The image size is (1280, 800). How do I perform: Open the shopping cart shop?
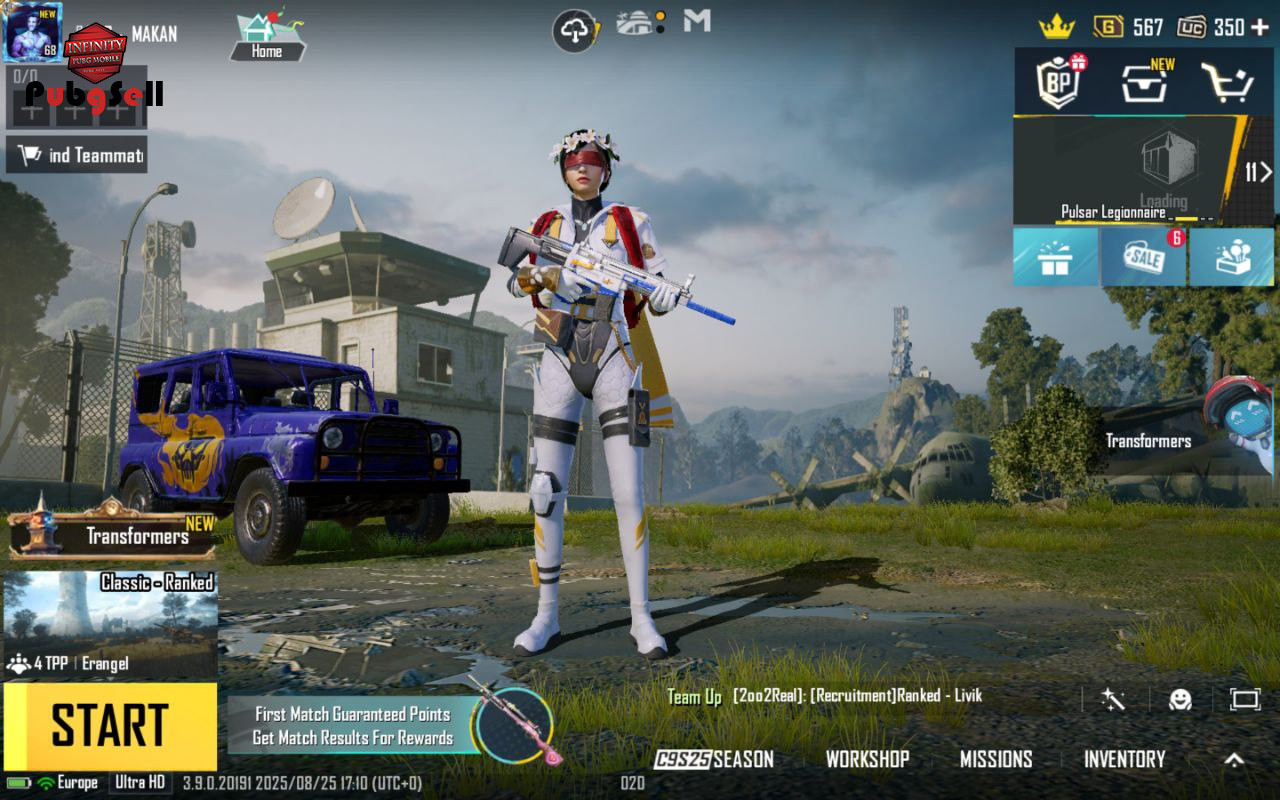coord(1228,84)
